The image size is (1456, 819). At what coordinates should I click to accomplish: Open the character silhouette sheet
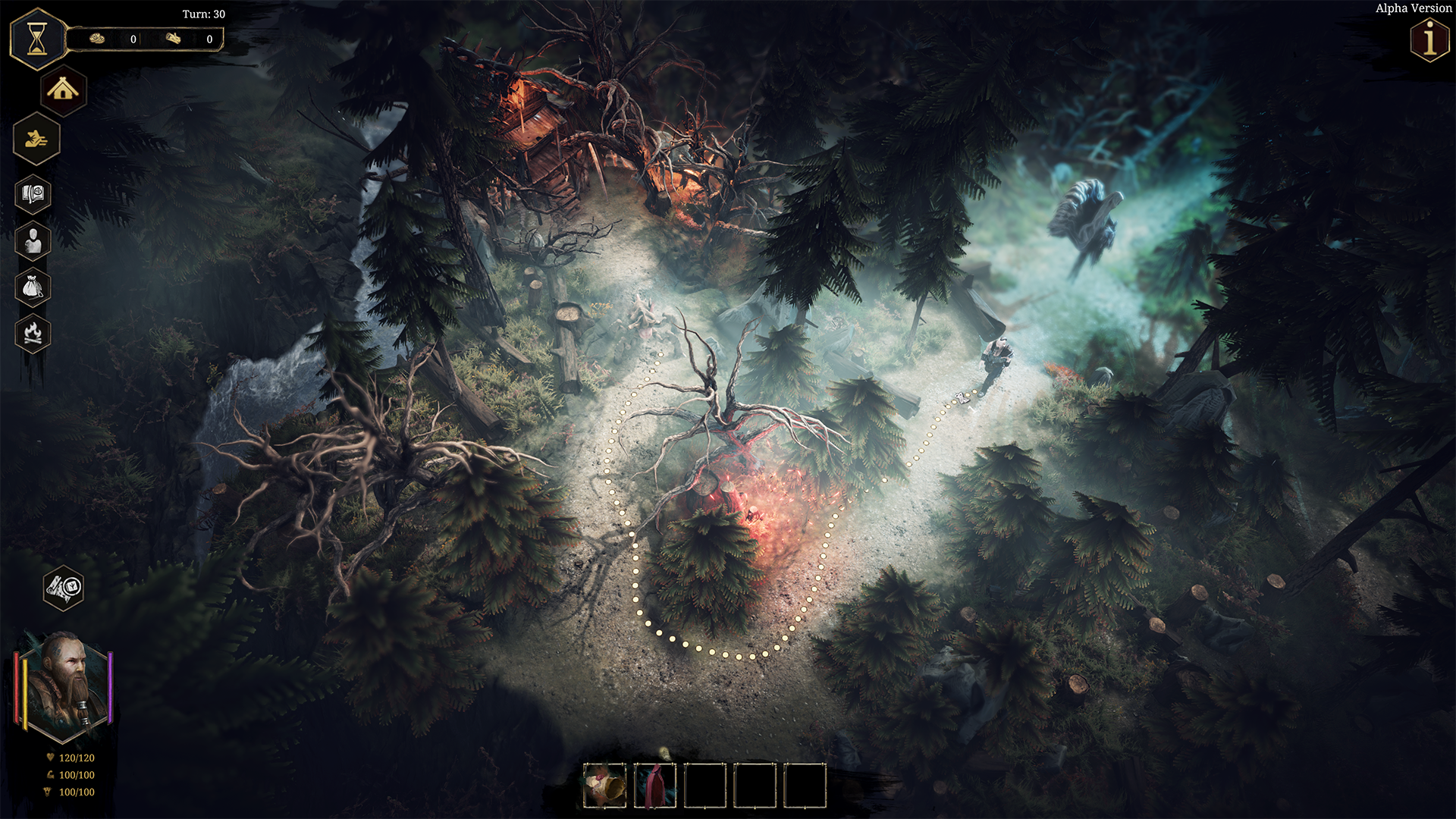point(33,242)
